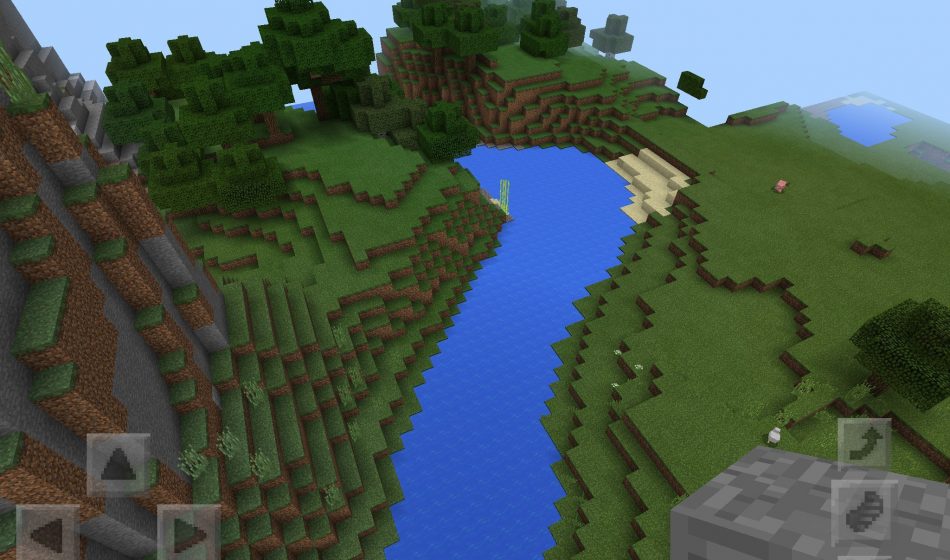The image size is (950, 560).
Task: Tap the right arrow movement button
Action: click(188, 534)
